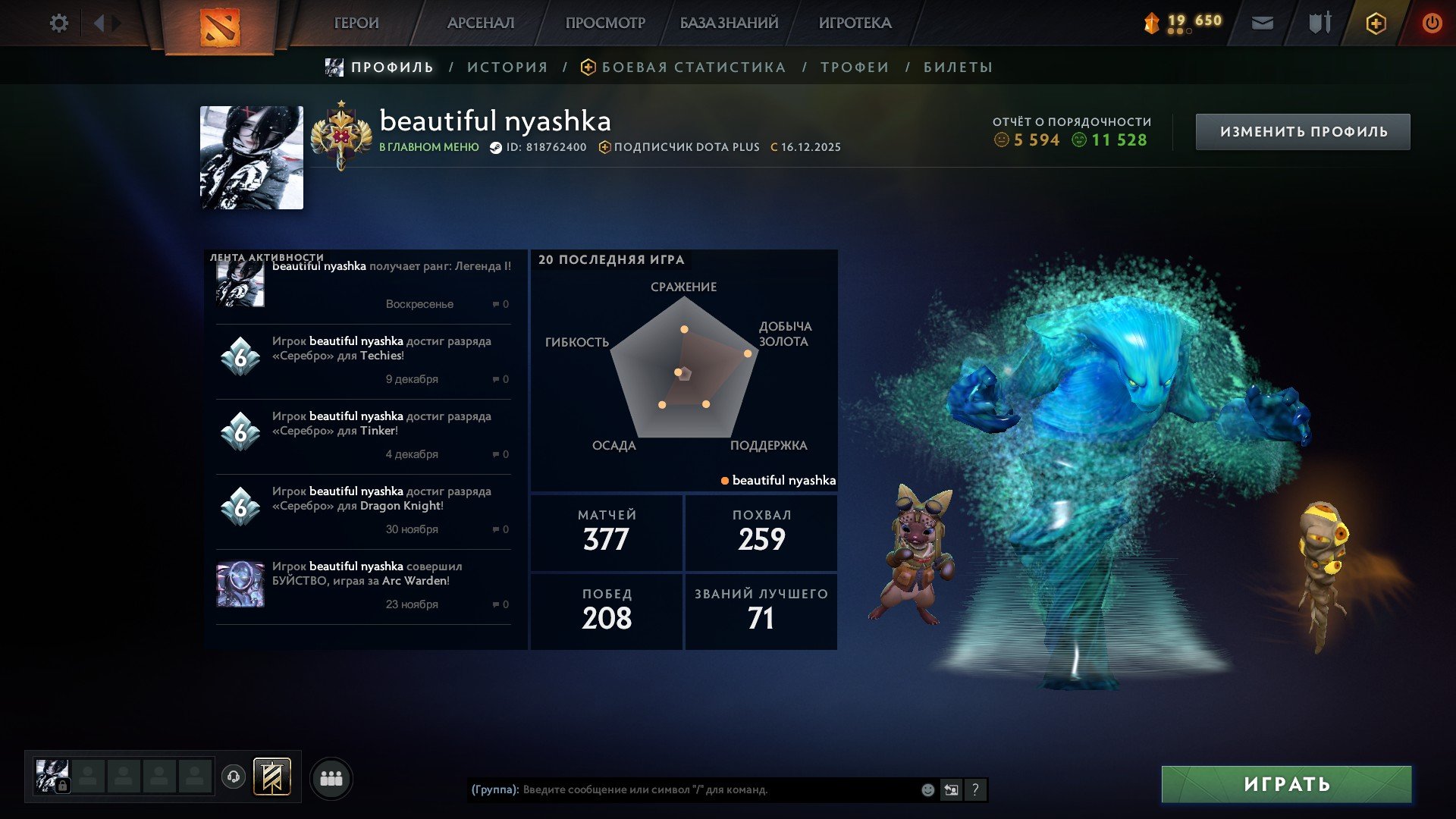This screenshot has height=819, width=1456.
Task: Open the БОЕВАЯ СТАТИСТИКА tab
Action: click(x=692, y=67)
